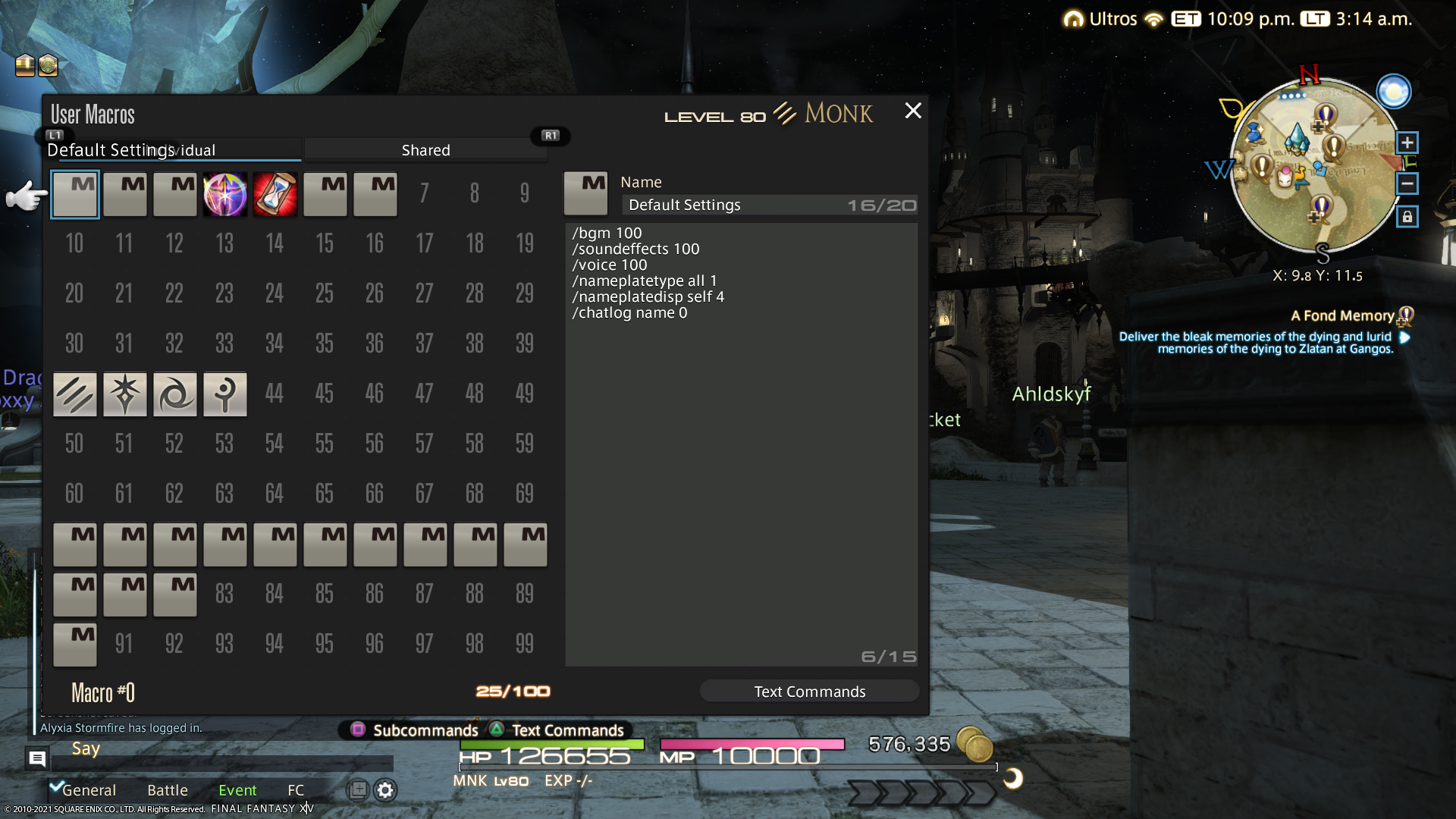This screenshot has width=1456, height=819.
Task: Switch to the Shared macros tab
Action: [x=425, y=149]
